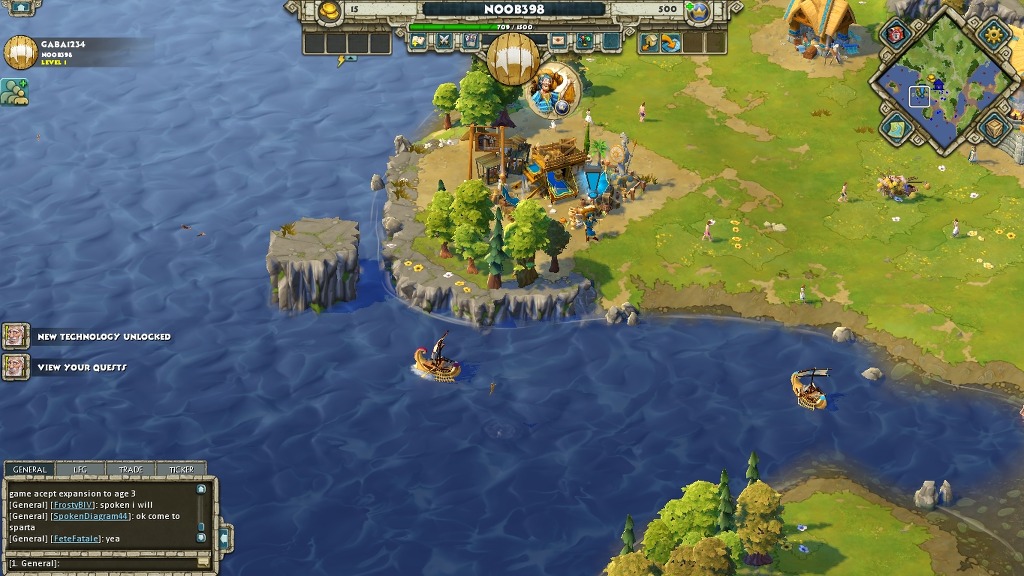Open the crossed swords menu in top bar
Image resolution: width=1024 pixels, height=576 pixels.
444,42
